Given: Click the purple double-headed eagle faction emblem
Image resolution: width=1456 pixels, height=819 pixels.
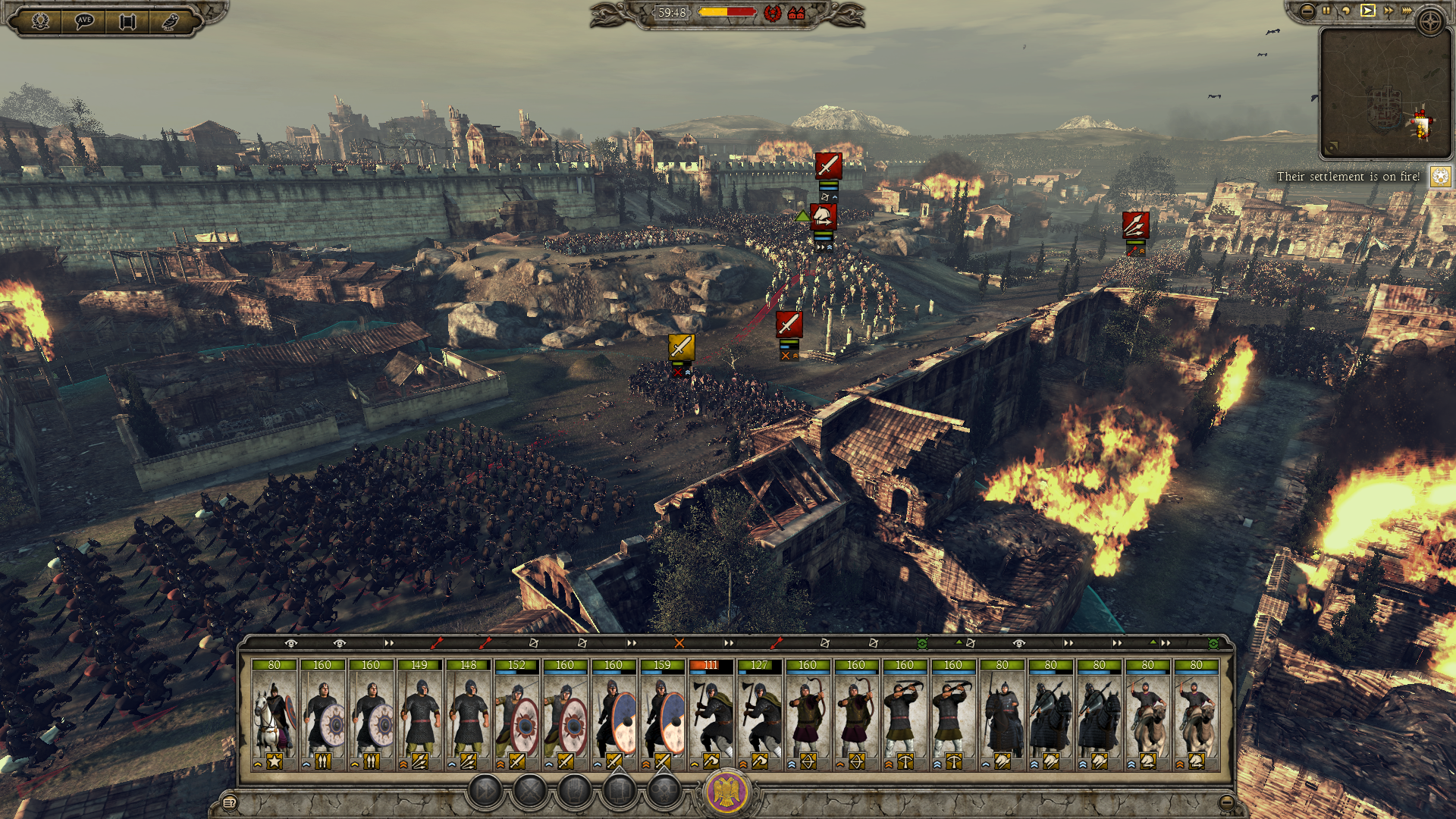Looking at the screenshot, I should click(x=727, y=791).
